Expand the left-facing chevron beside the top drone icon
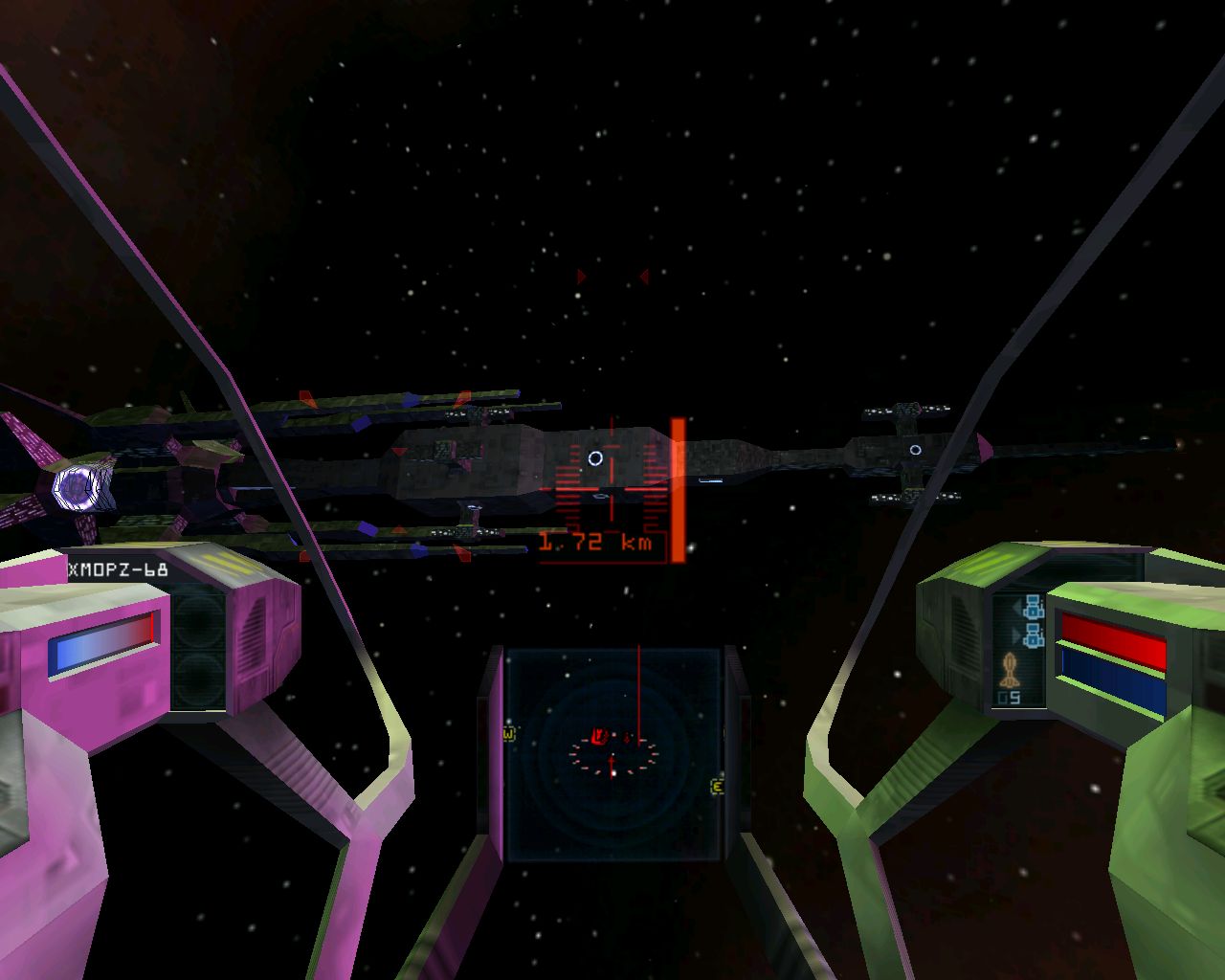1225x980 pixels. (1017, 608)
